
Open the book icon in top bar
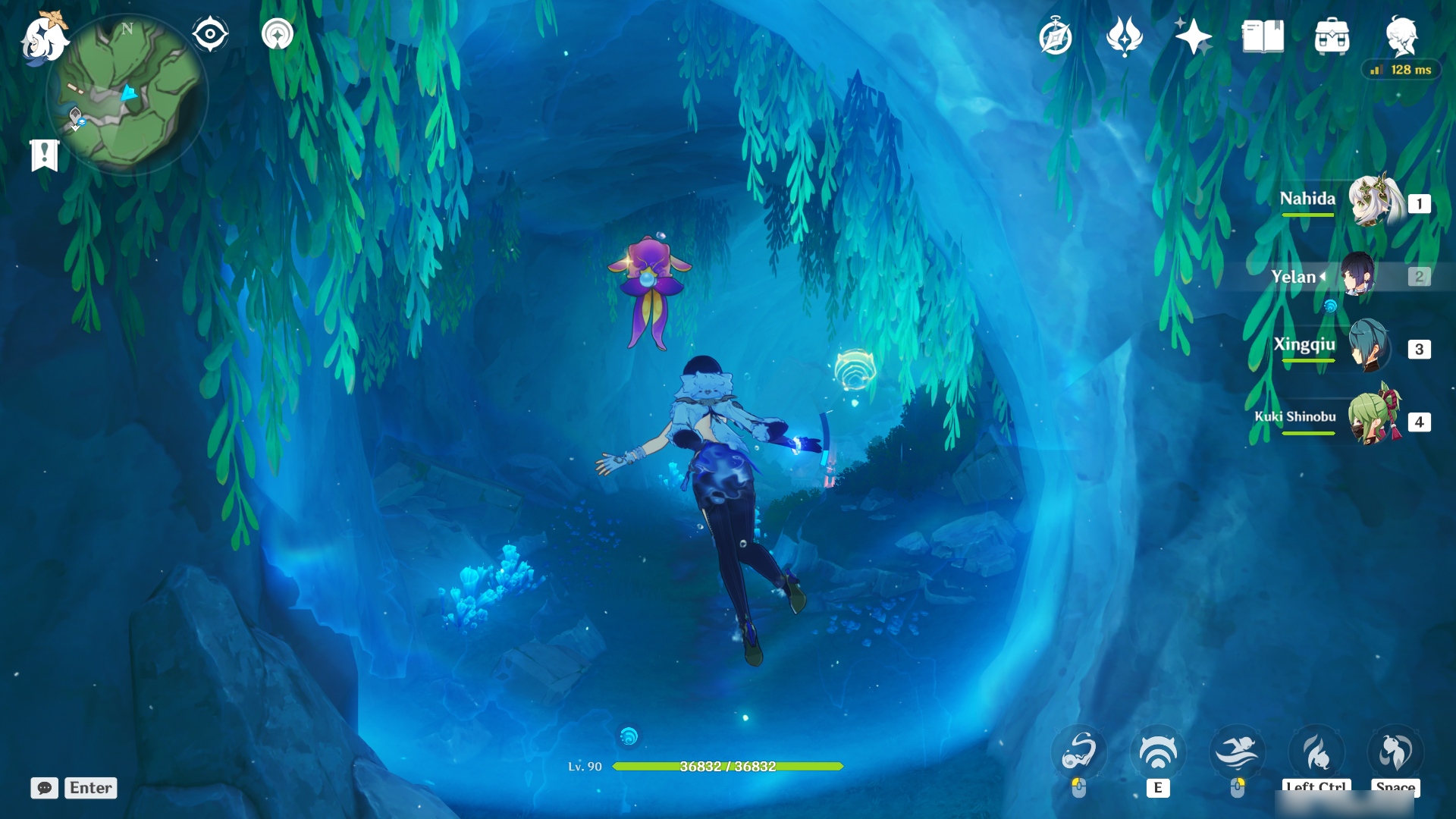click(x=1263, y=36)
